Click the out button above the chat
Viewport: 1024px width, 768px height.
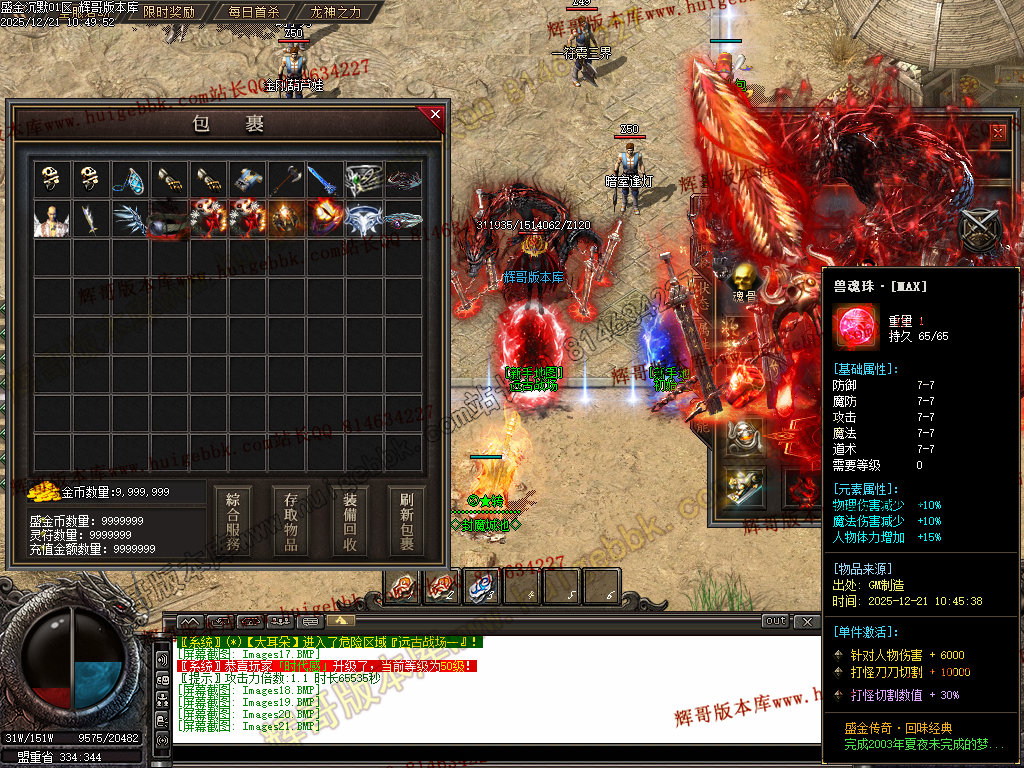click(x=775, y=621)
